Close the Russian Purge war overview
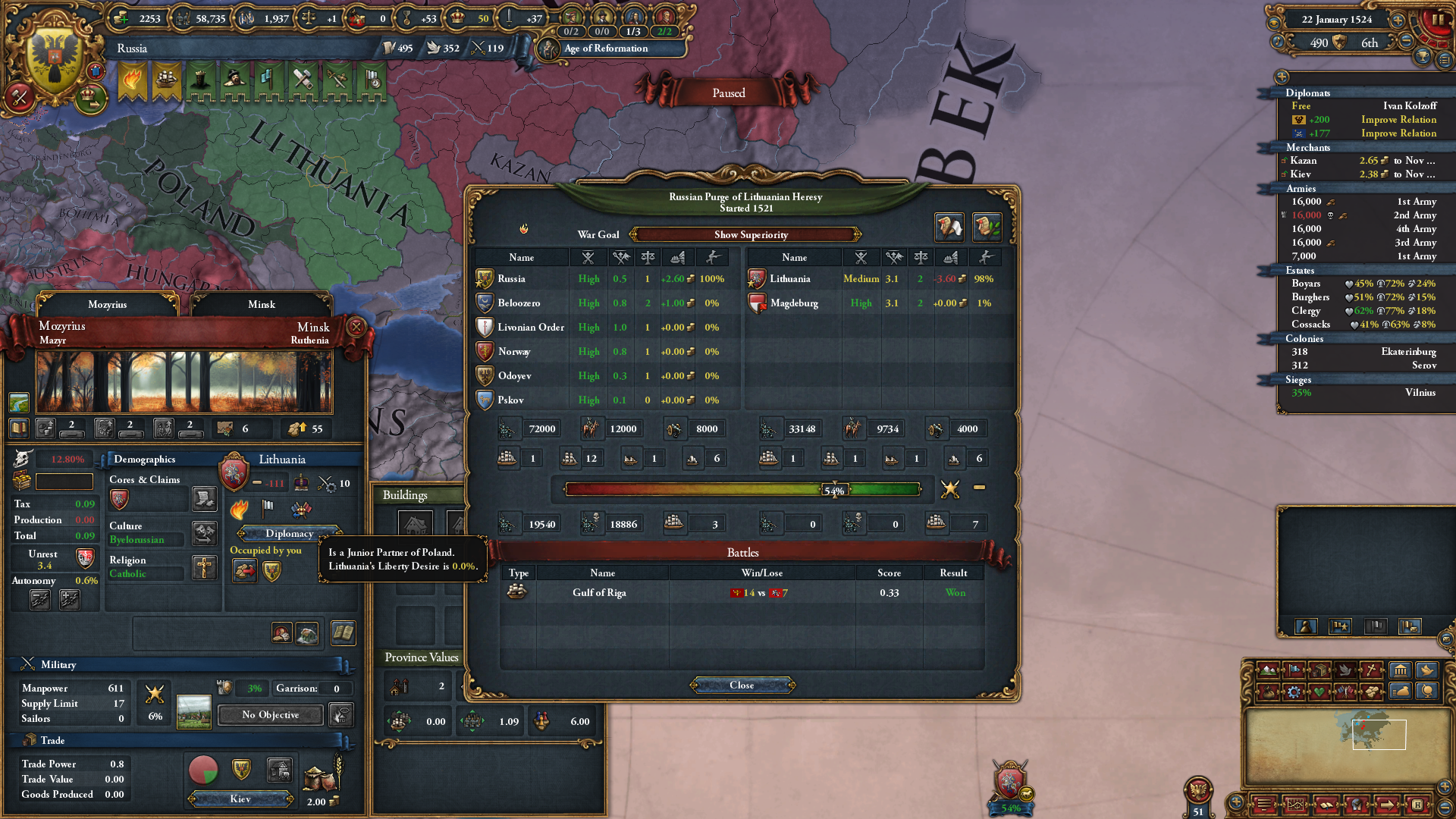 741,685
